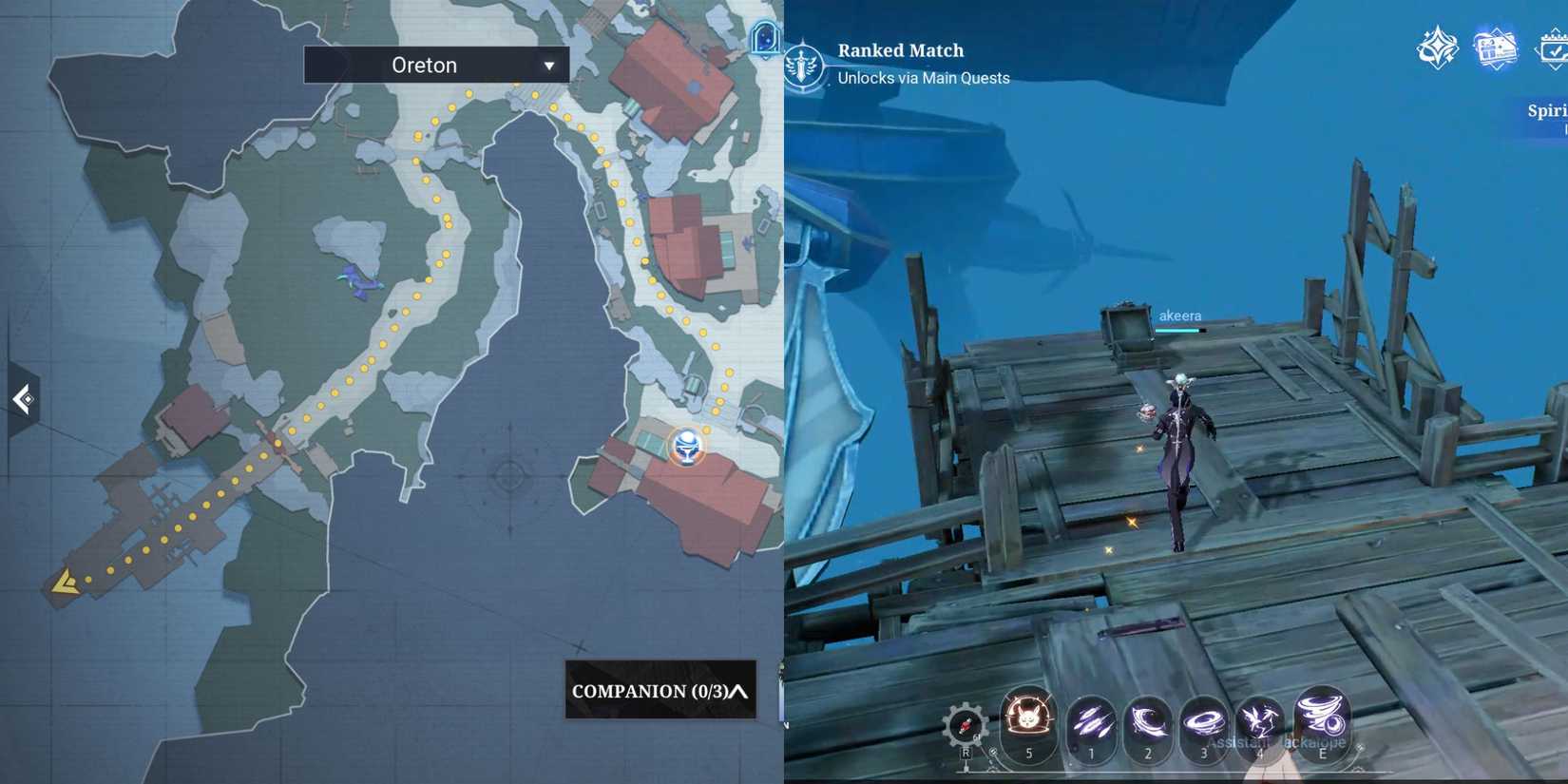Click the Unlocks via Main Quests text

click(x=923, y=78)
